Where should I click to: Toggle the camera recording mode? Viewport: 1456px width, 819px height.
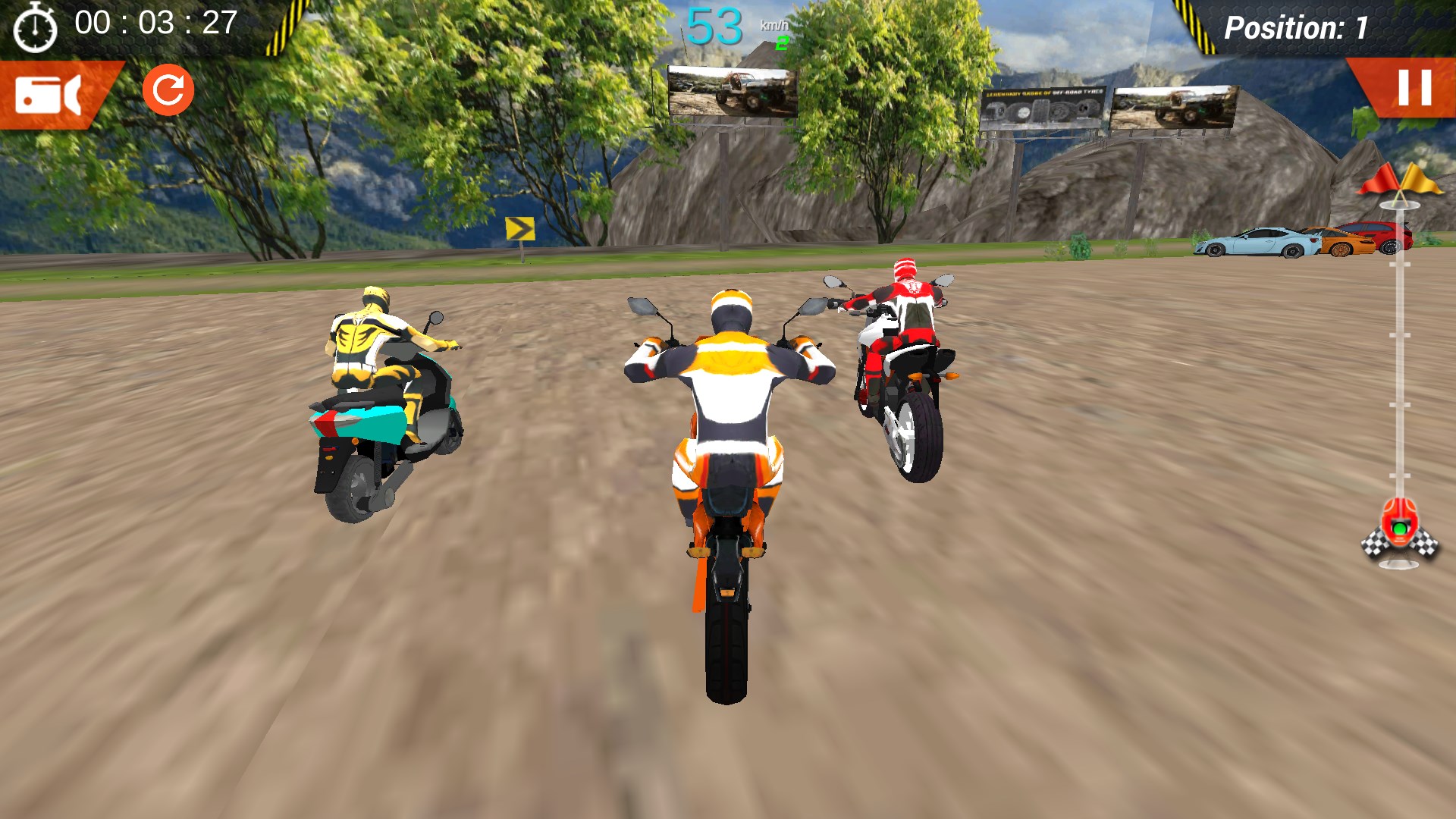[x=49, y=96]
